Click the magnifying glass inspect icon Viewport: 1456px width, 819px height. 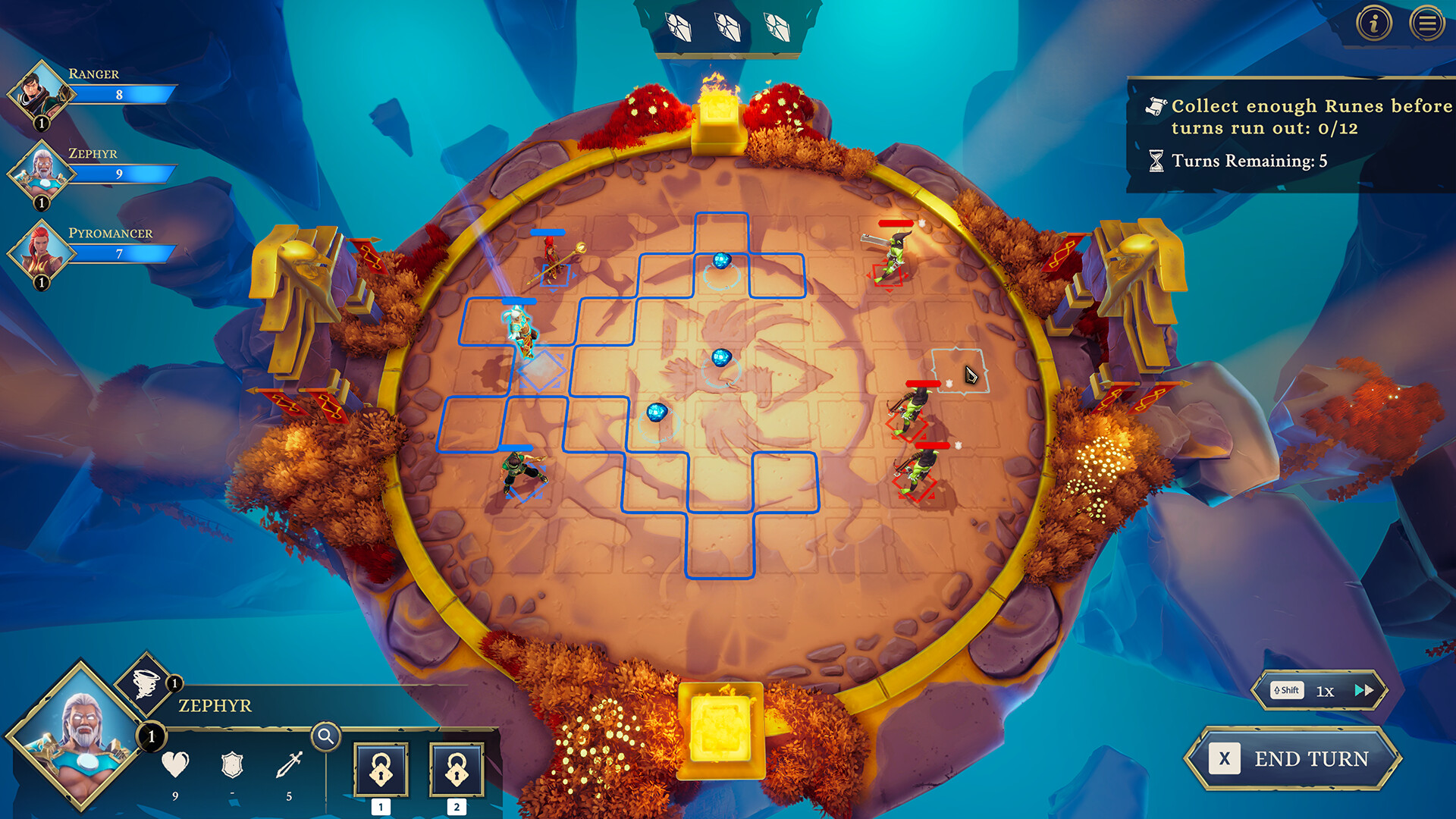tap(327, 735)
